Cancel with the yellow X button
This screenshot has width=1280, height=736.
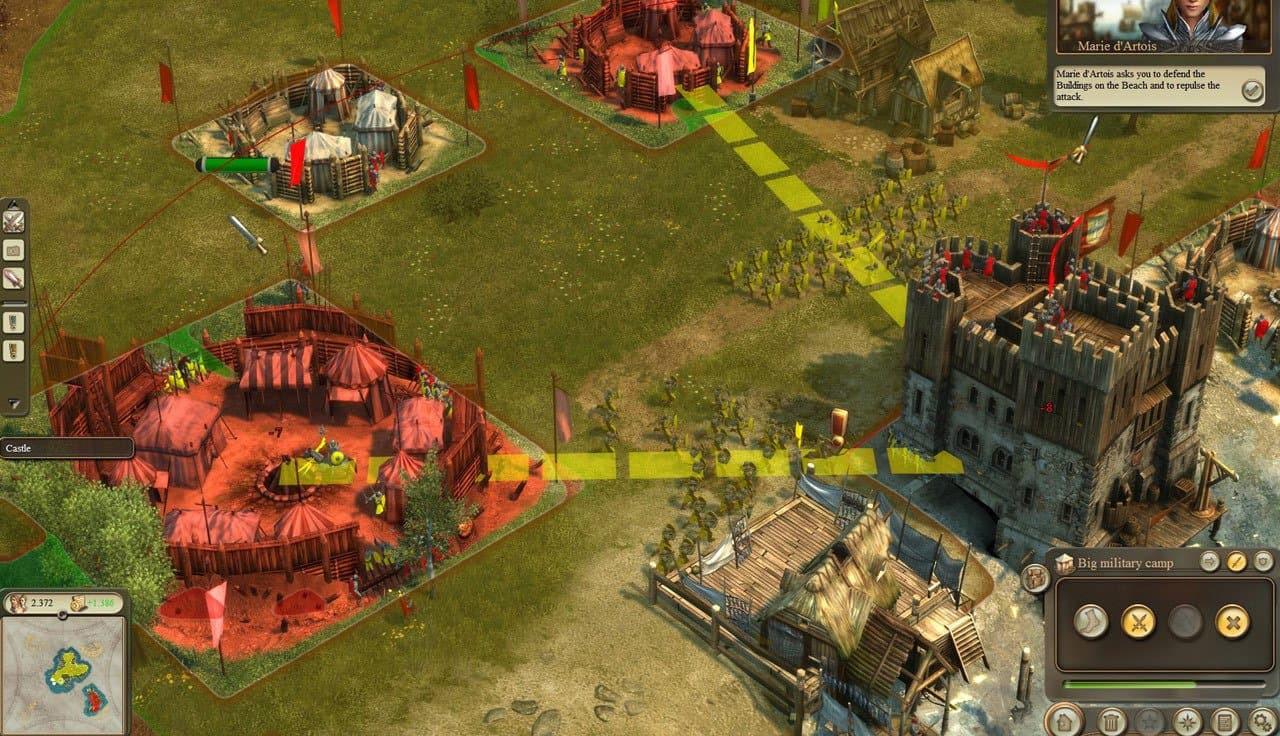click(x=1232, y=622)
